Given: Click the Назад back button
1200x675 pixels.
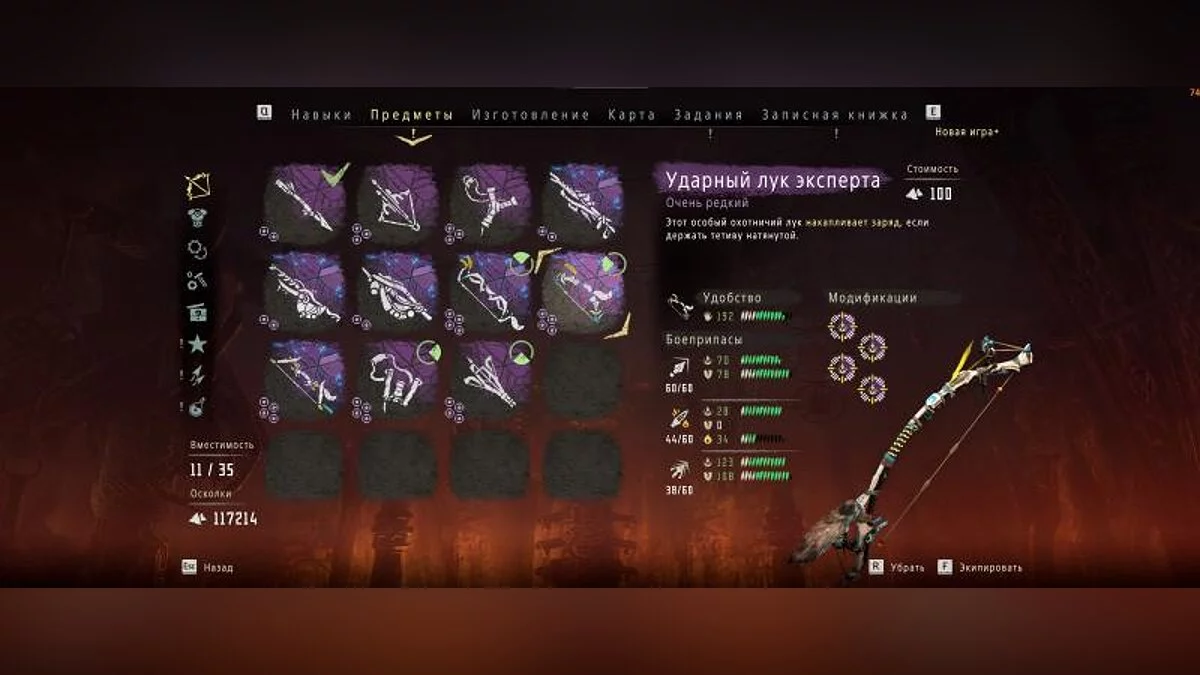Looking at the screenshot, I should click(217, 568).
